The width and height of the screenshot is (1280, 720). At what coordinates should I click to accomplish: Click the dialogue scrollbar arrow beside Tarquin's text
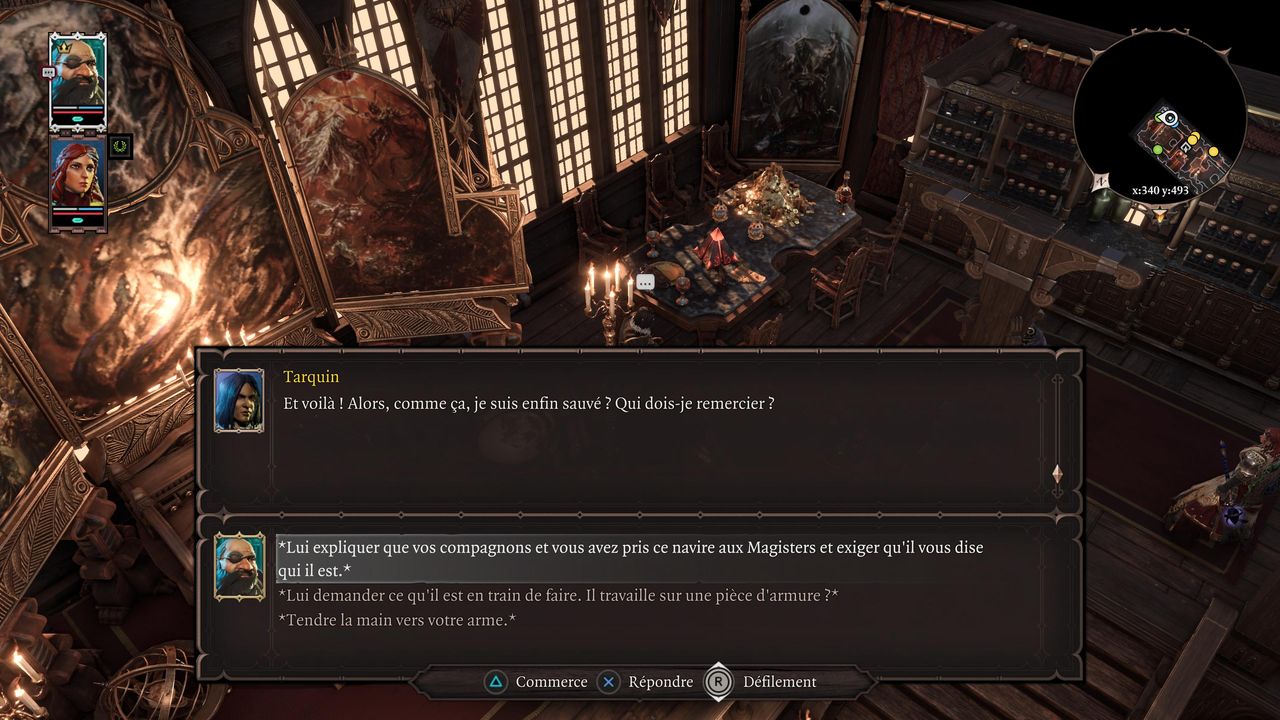tap(1057, 473)
